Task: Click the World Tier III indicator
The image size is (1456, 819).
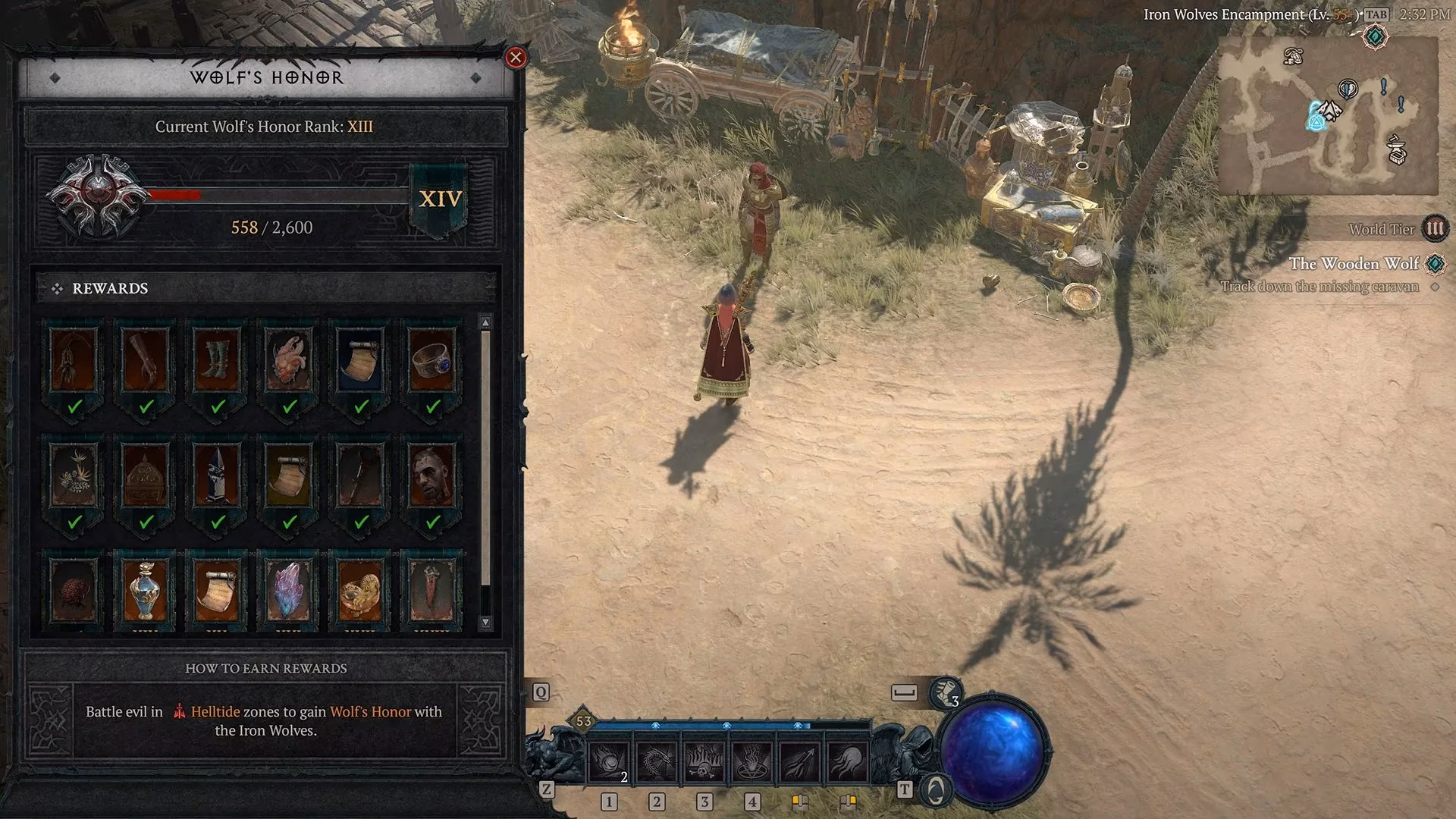Action: [x=1436, y=228]
